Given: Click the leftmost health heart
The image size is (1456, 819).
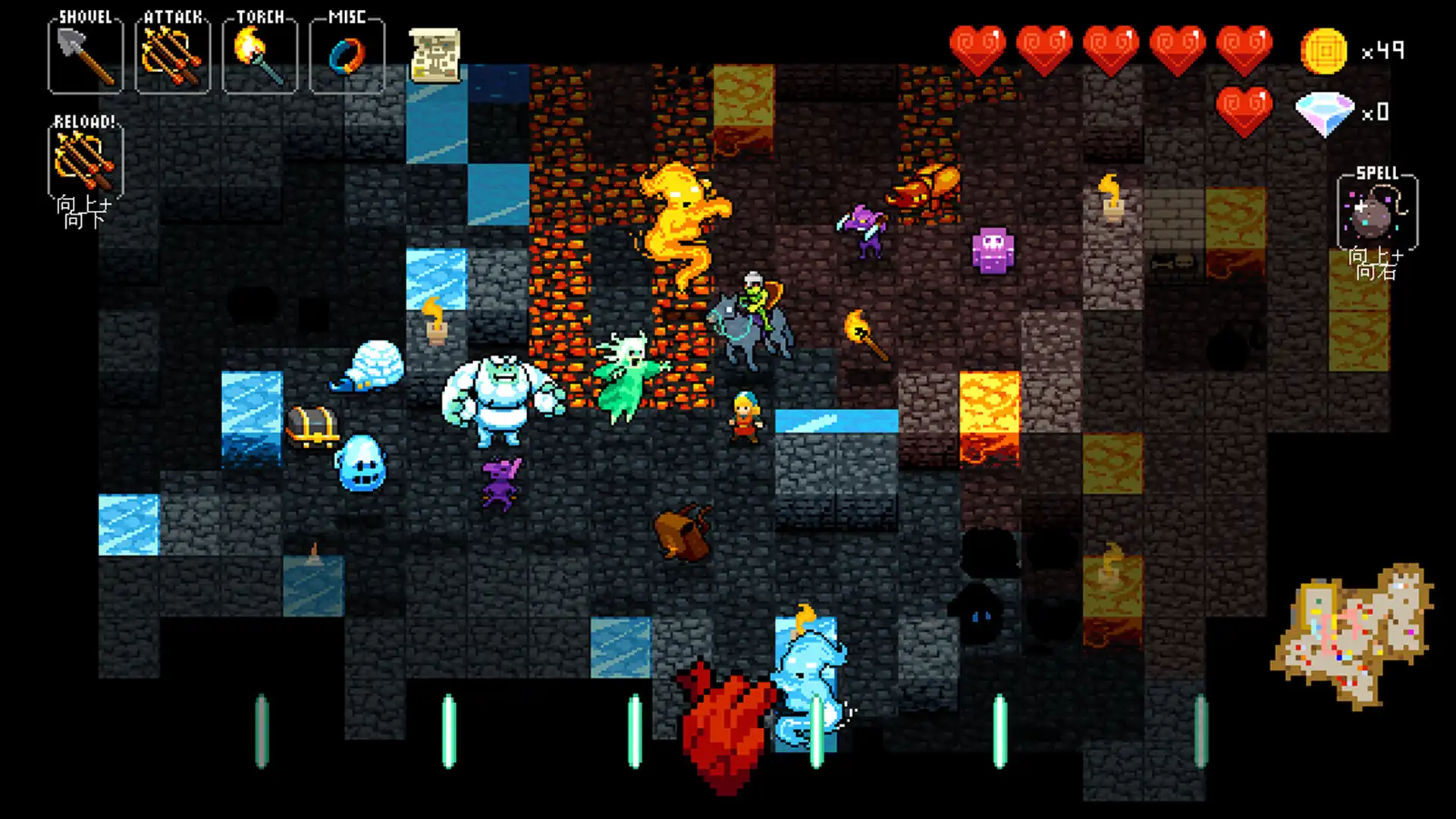Looking at the screenshot, I should (x=978, y=47).
